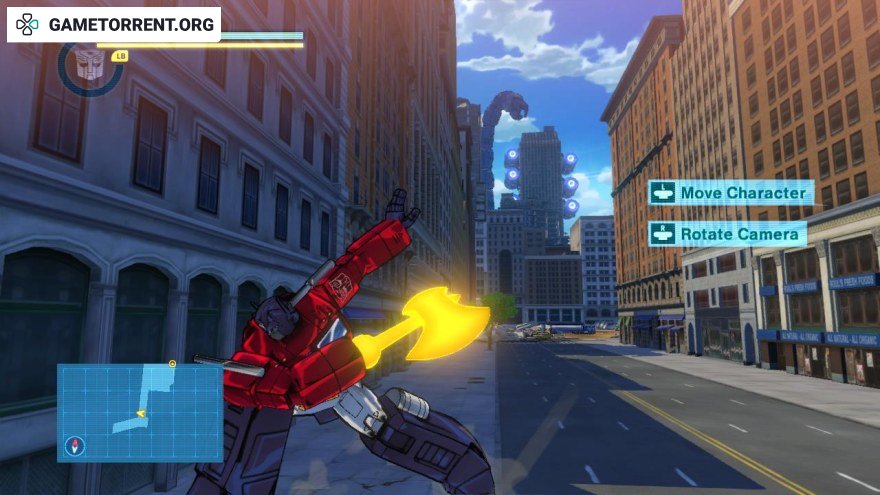Click the Autobot emblem character icon
The height and width of the screenshot is (495, 880).
(90, 65)
